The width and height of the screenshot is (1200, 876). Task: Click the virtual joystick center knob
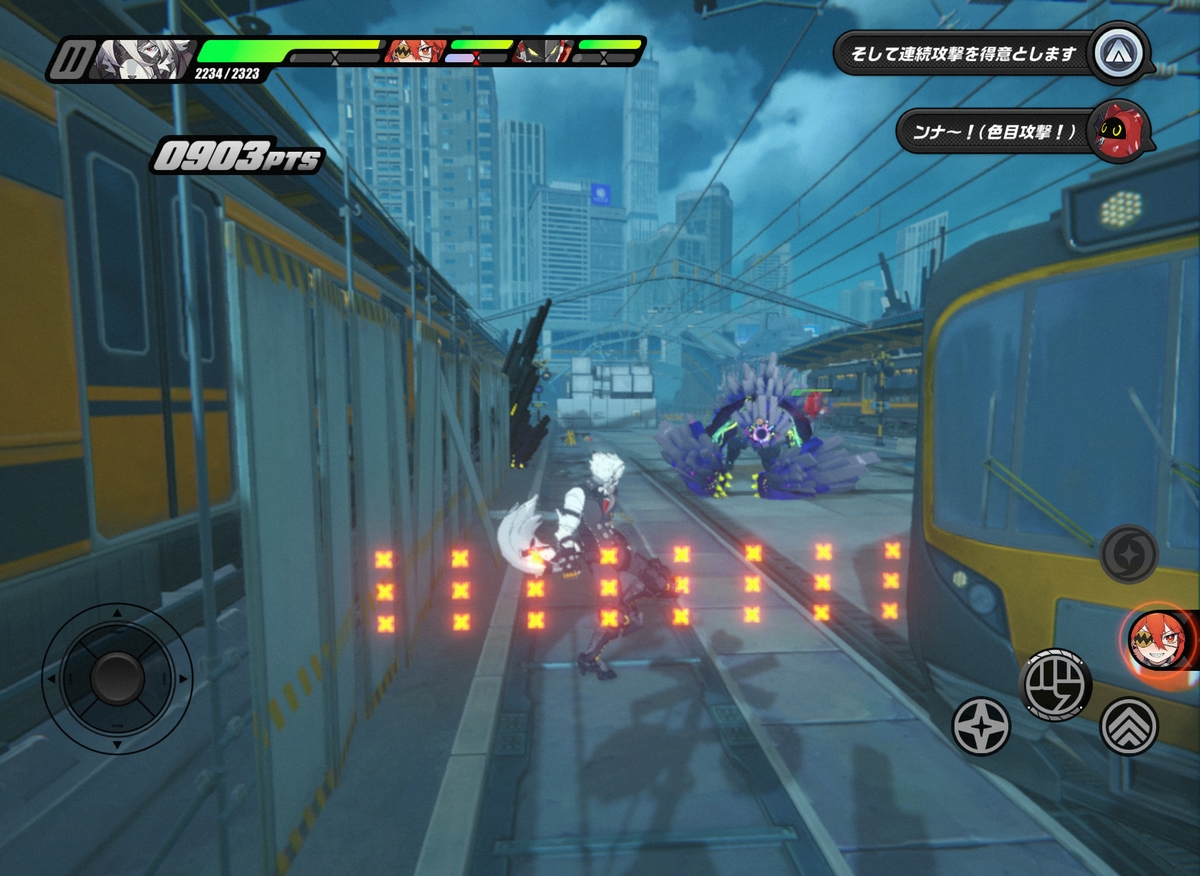tap(117, 678)
